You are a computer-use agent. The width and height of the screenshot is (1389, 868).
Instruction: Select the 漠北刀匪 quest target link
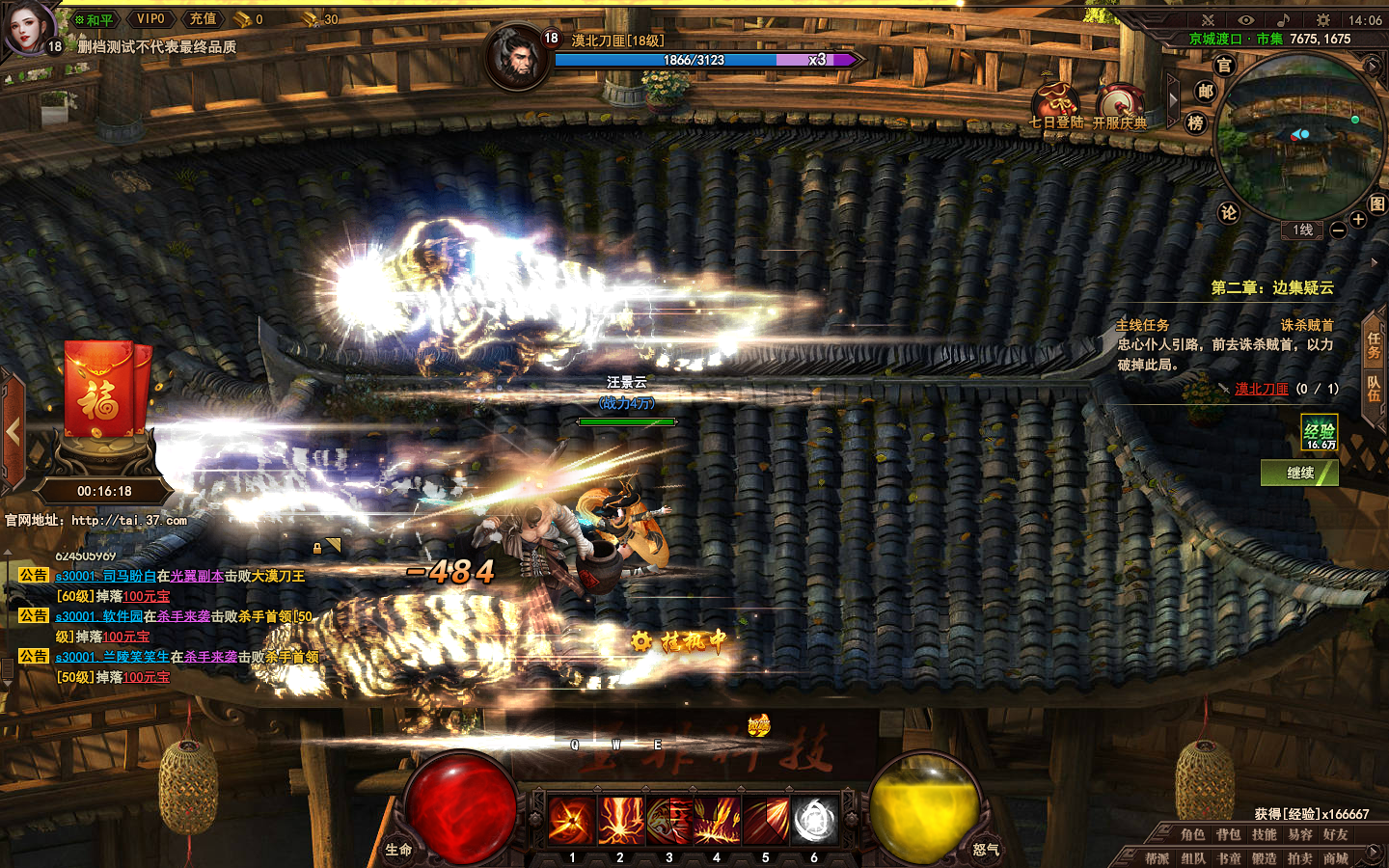pyautogui.click(x=1262, y=389)
